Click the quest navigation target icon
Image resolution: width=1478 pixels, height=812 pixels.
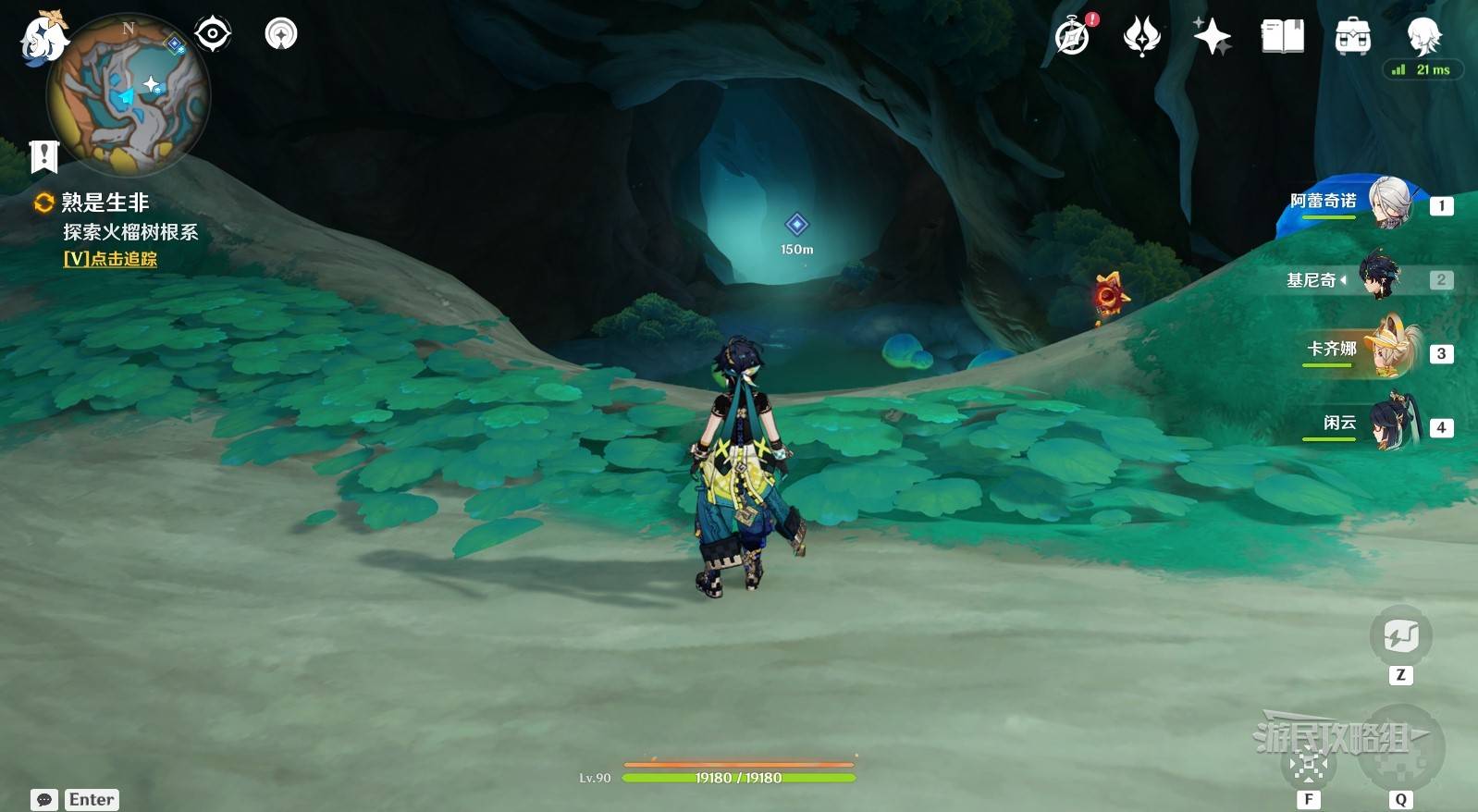pos(213,34)
